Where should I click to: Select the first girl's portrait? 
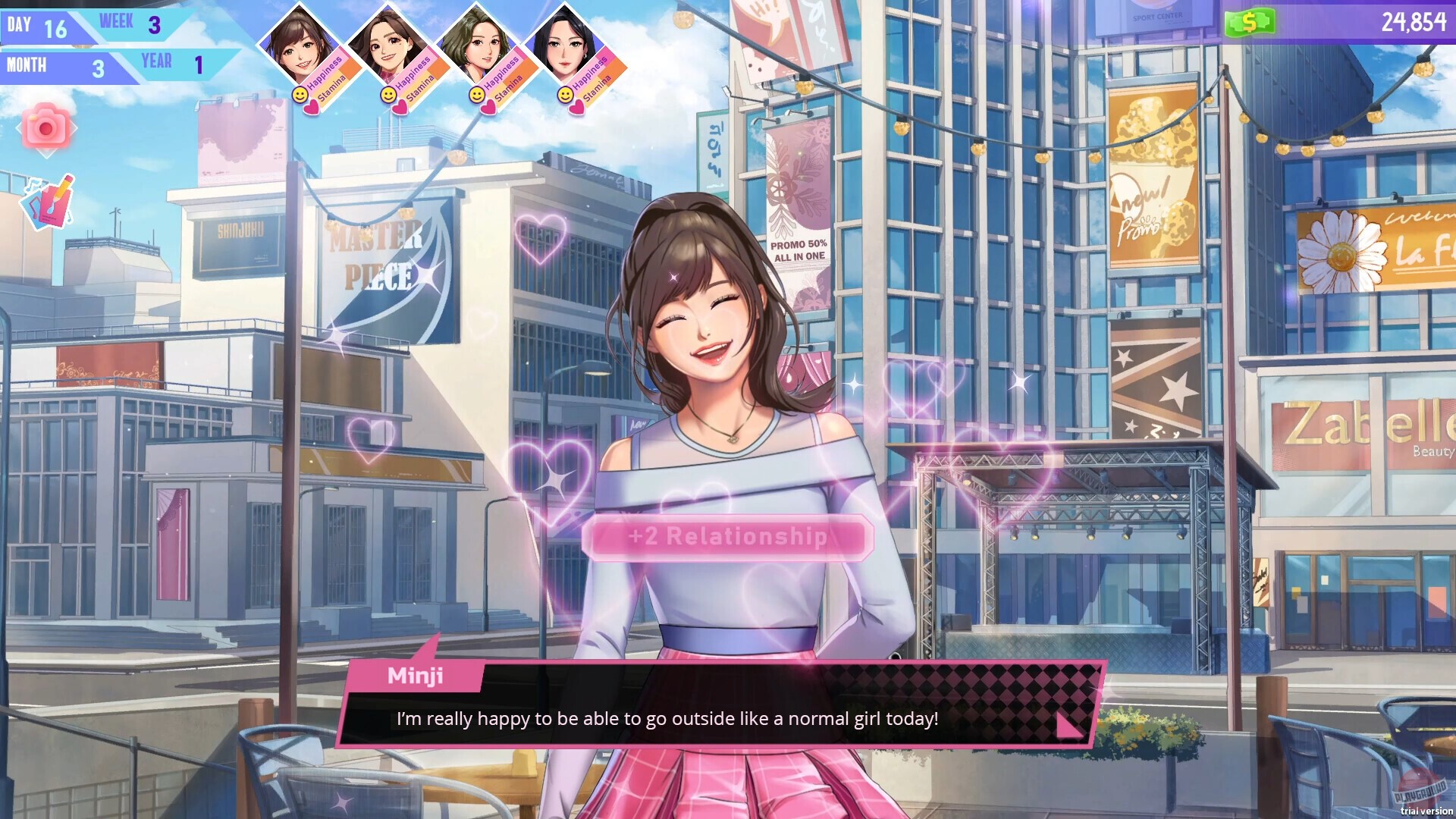(x=298, y=42)
